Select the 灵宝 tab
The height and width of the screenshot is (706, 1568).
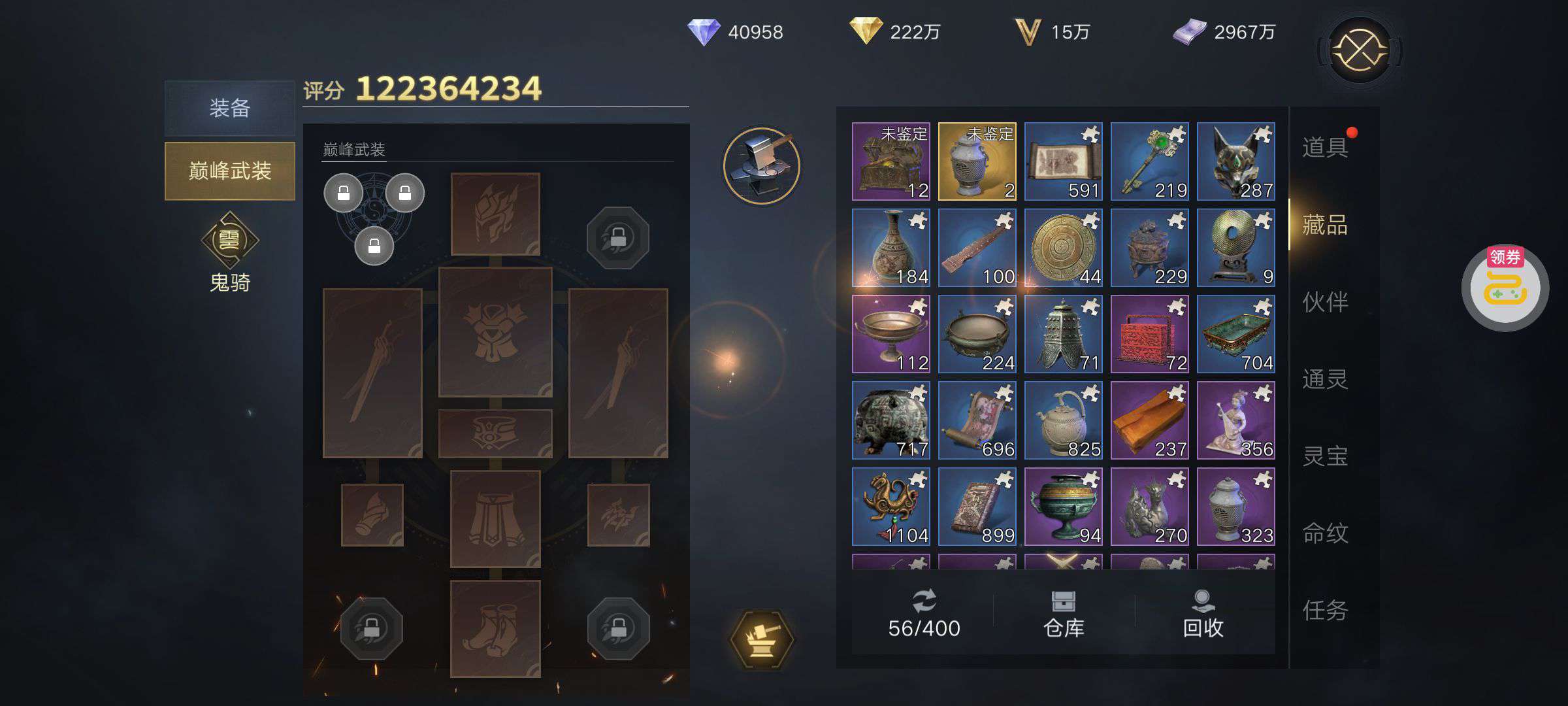(1325, 456)
